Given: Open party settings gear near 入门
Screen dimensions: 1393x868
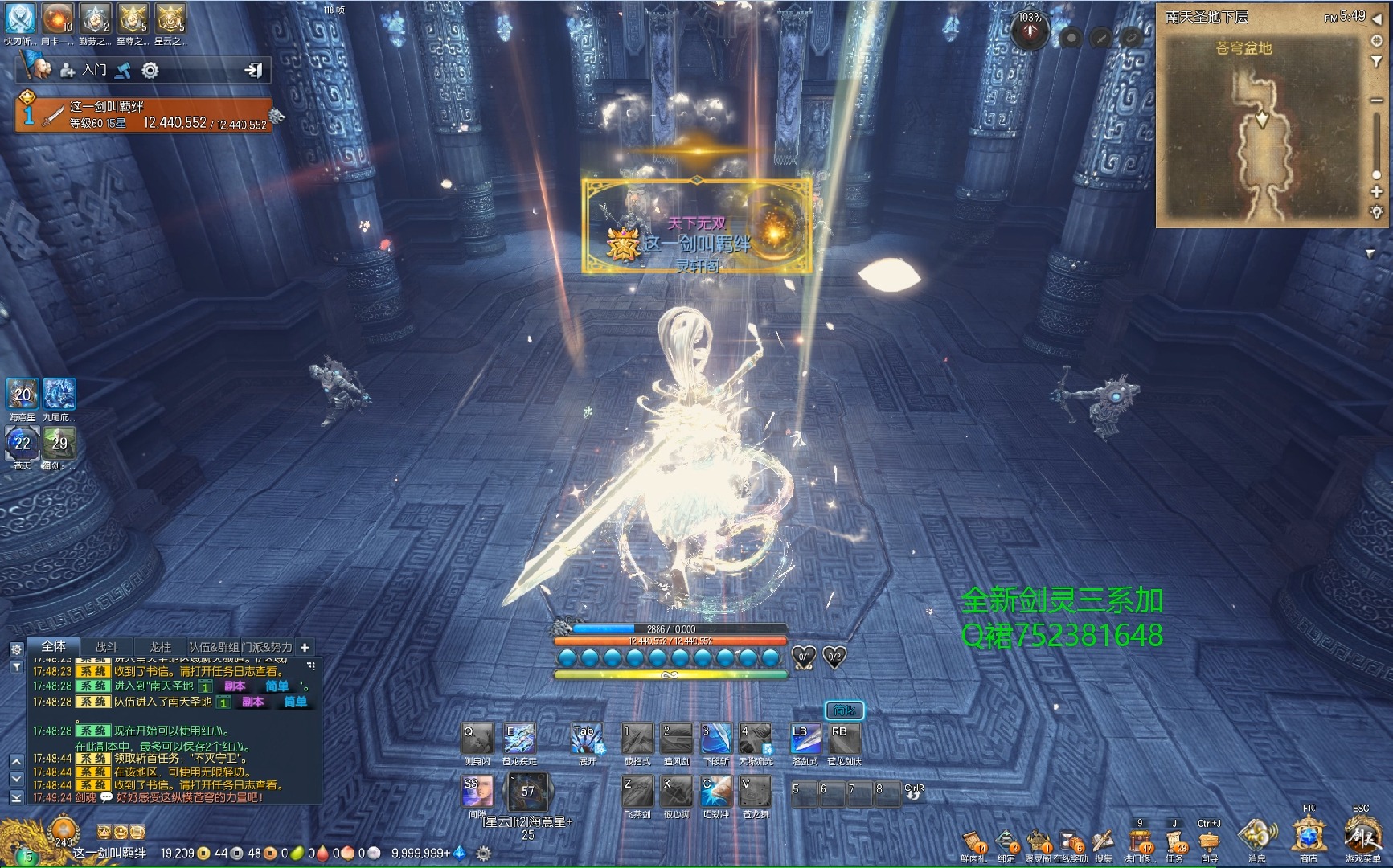Looking at the screenshot, I should 150,71.
